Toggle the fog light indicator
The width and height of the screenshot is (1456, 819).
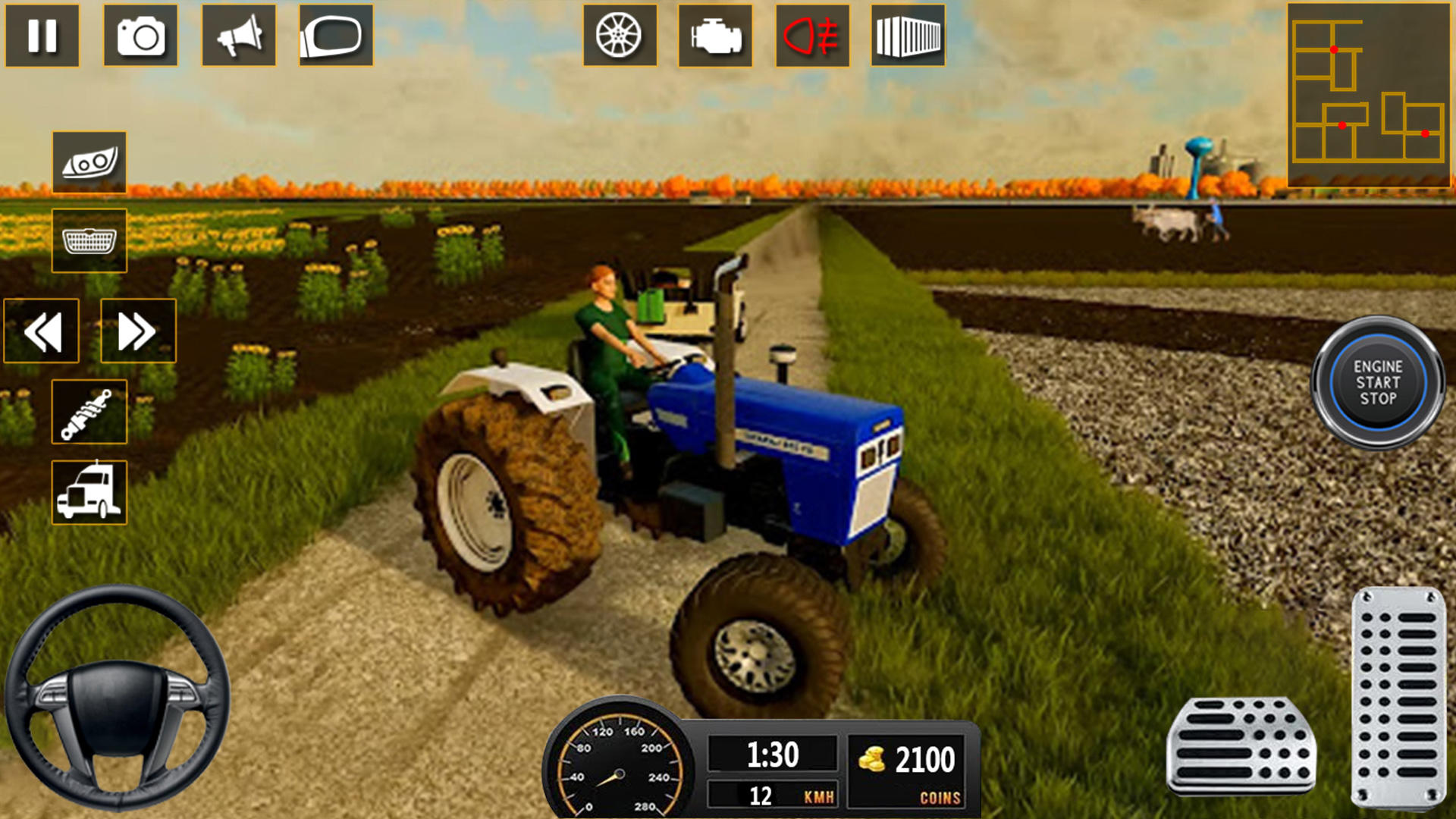click(811, 36)
